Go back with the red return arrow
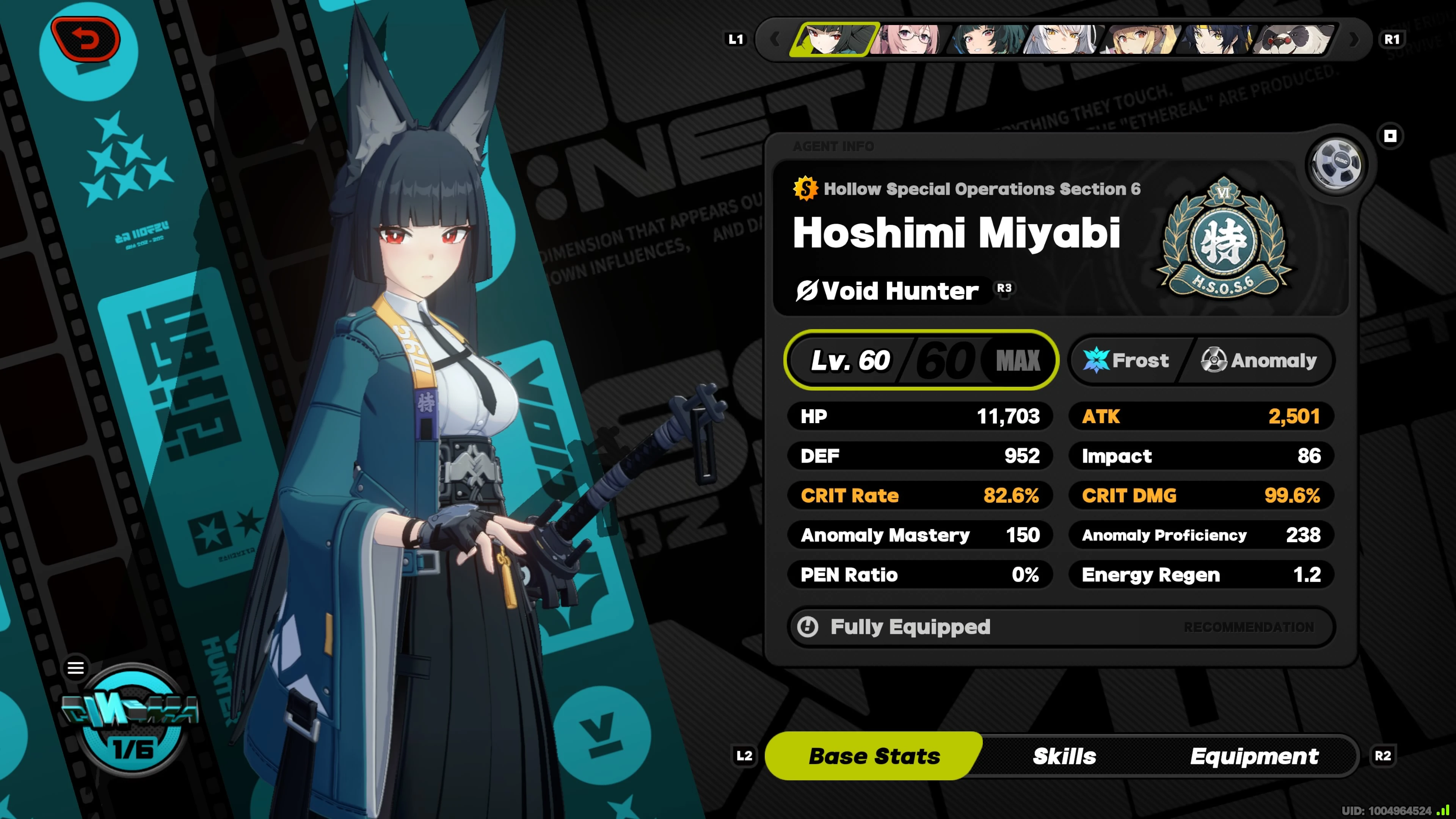 pyautogui.click(x=86, y=39)
